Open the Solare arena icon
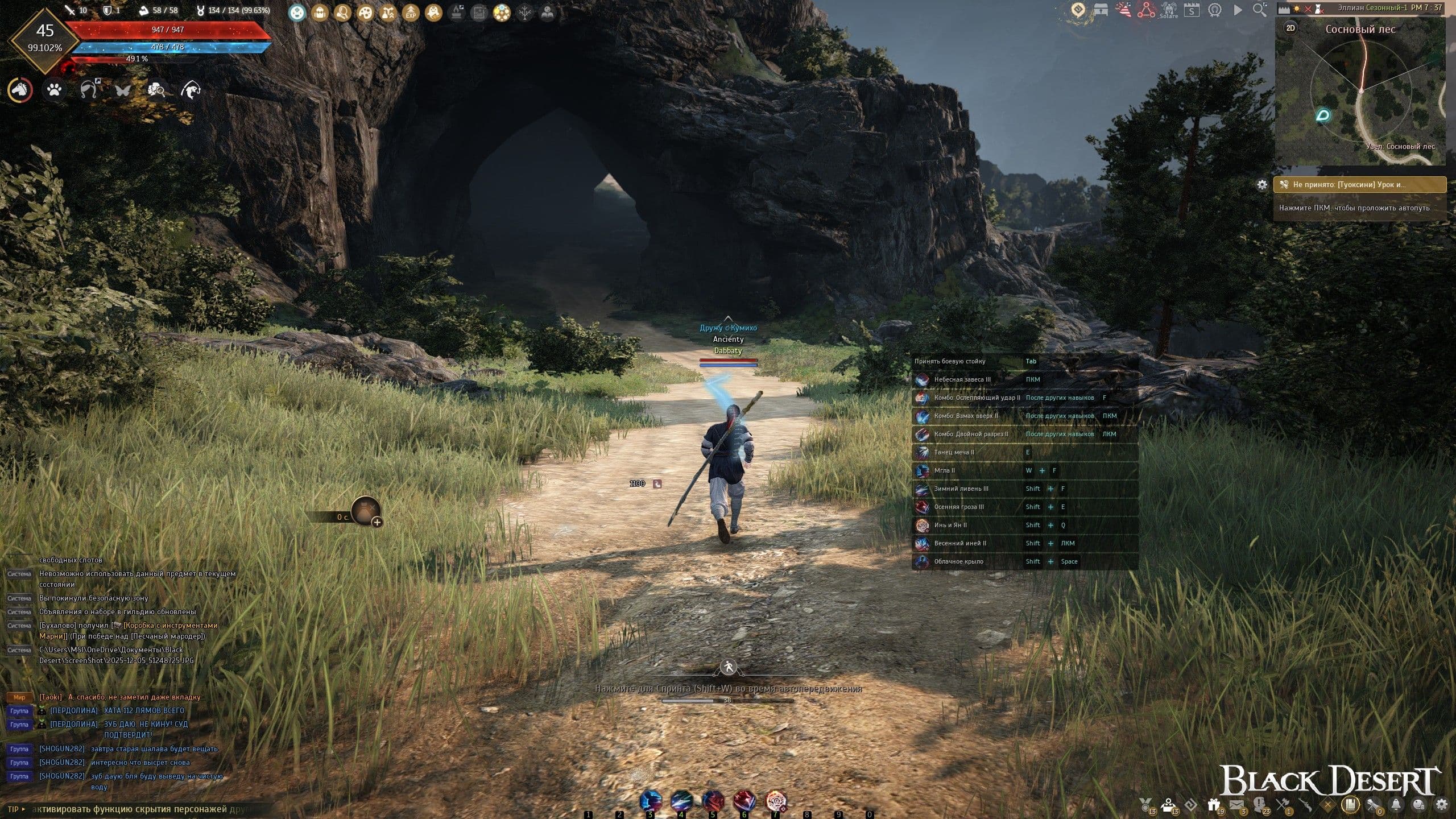This screenshot has width=1456, height=819. 1169,10
